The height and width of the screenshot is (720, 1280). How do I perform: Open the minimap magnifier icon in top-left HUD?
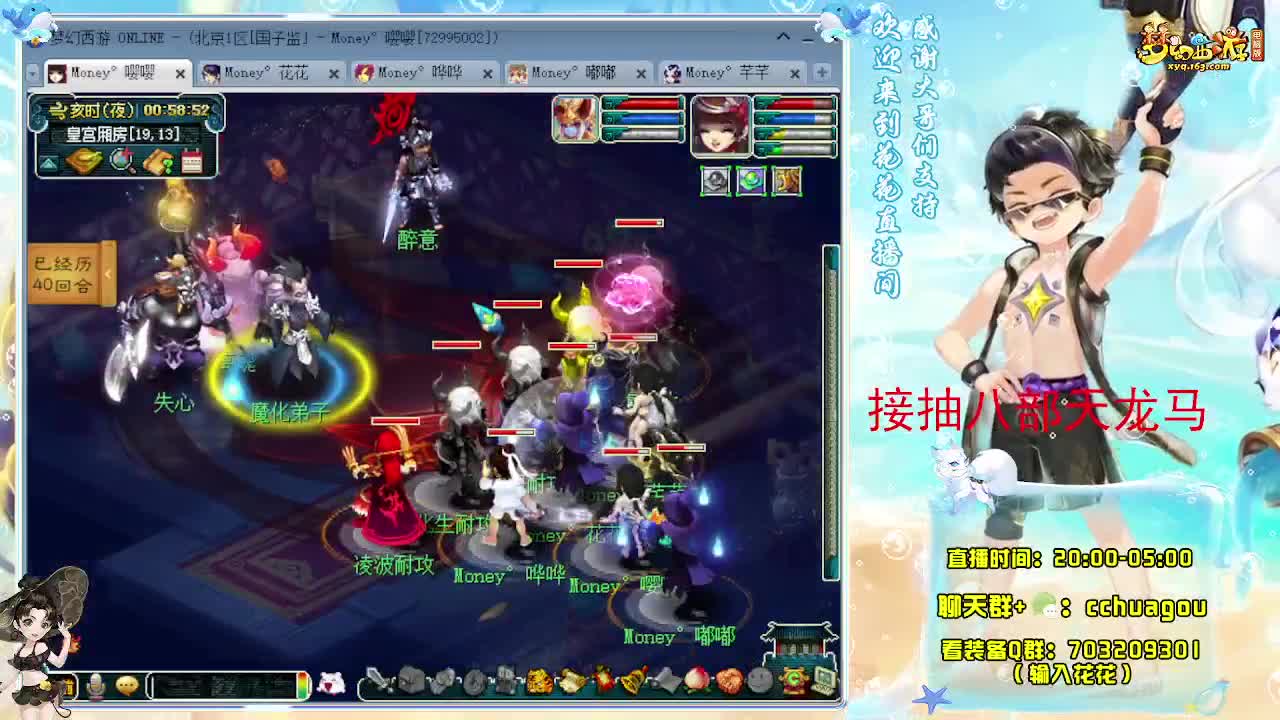pyautogui.click(x=121, y=162)
